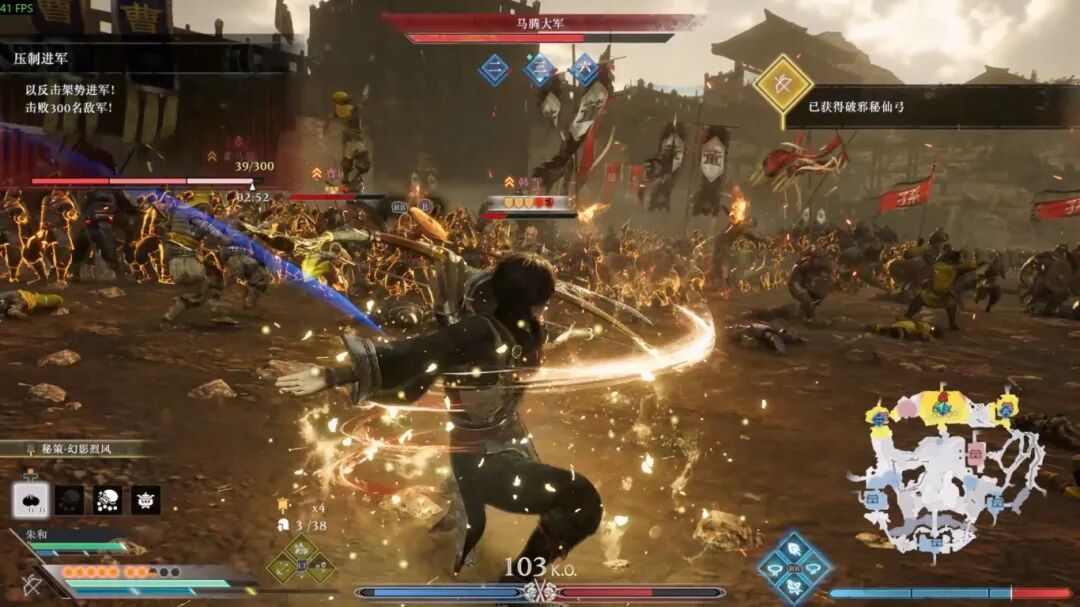Choose the third tactic with helmet icon
The width and height of the screenshot is (1080, 607).
pos(107,499)
